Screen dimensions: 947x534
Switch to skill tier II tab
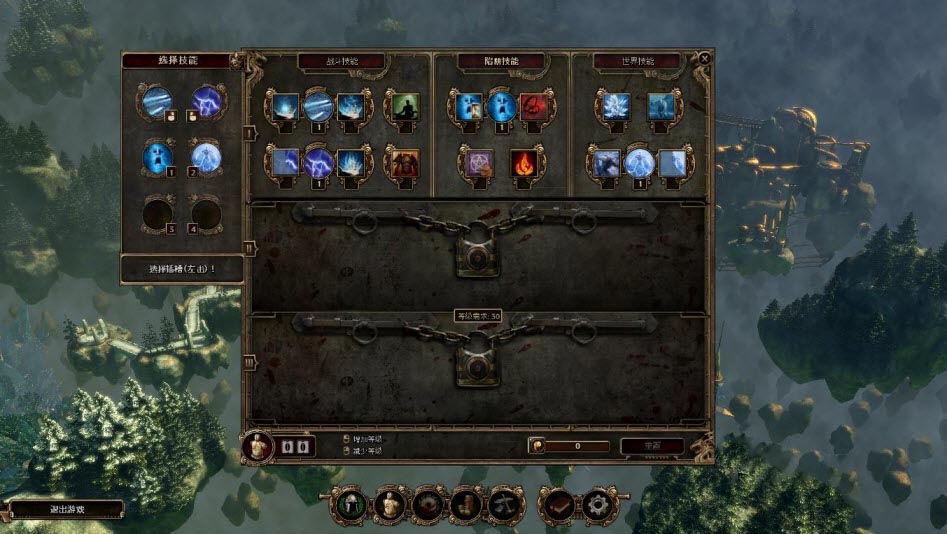[248, 247]
